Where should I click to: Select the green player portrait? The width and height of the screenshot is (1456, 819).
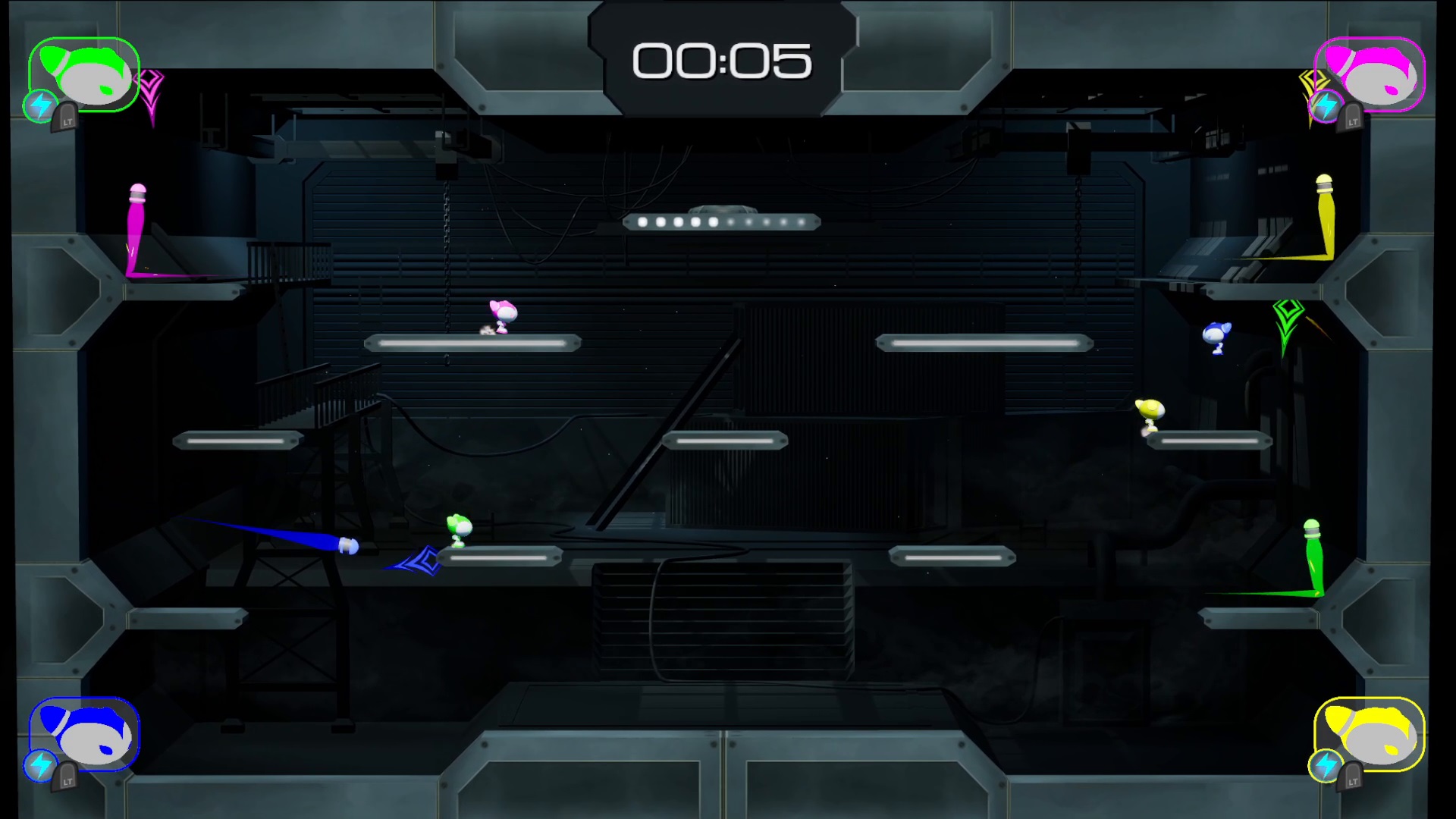coord(85,74)
